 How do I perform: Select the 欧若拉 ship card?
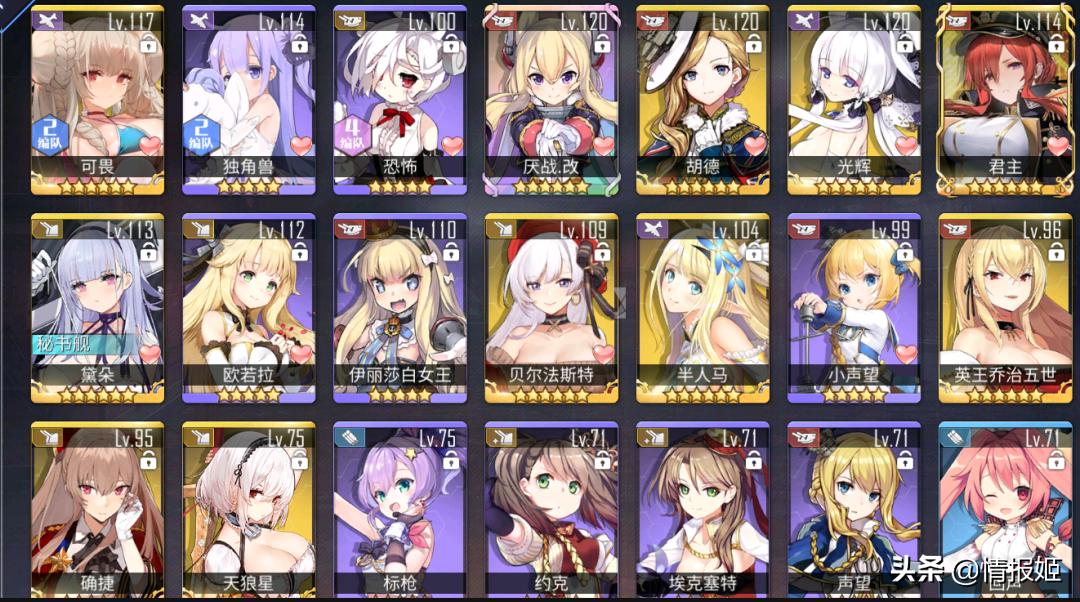248,306
